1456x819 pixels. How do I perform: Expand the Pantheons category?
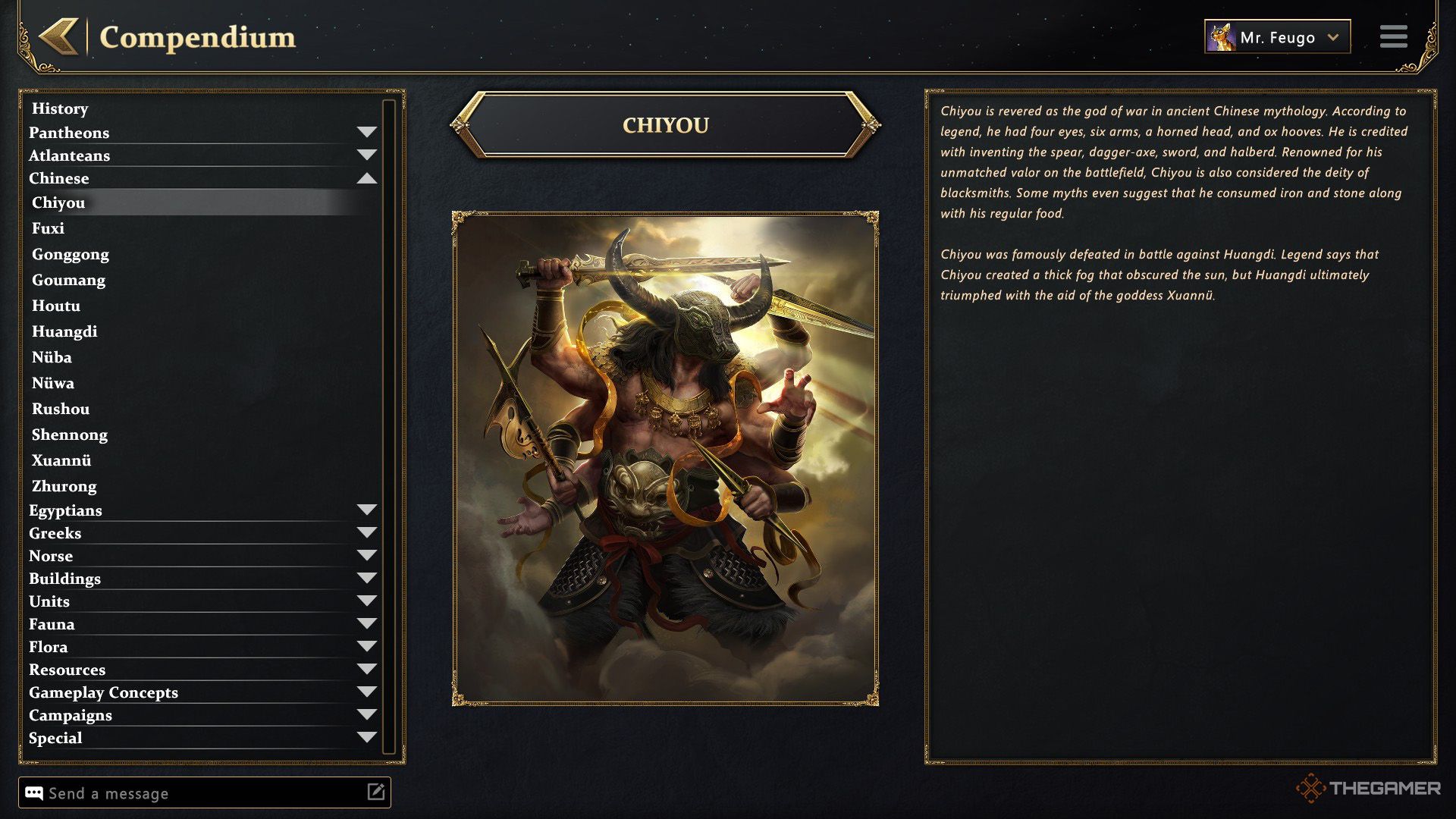[x=366, y=133]
